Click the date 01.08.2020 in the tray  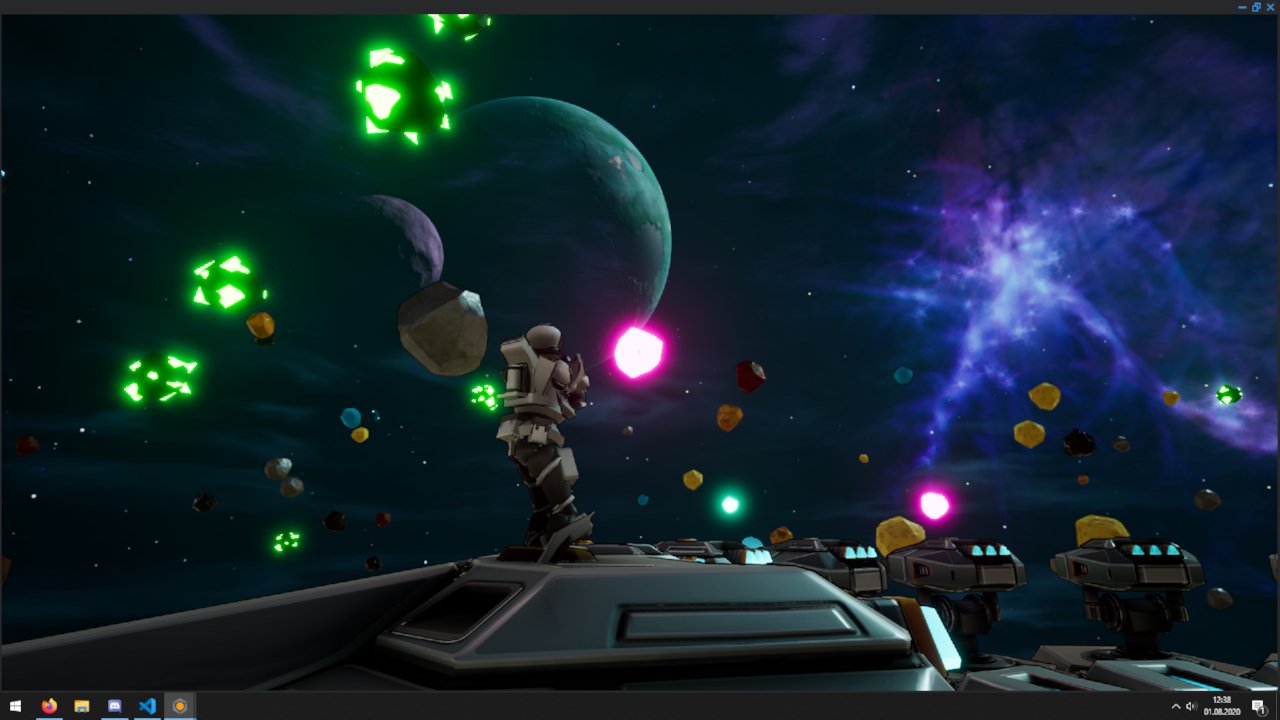point(1222,711)
